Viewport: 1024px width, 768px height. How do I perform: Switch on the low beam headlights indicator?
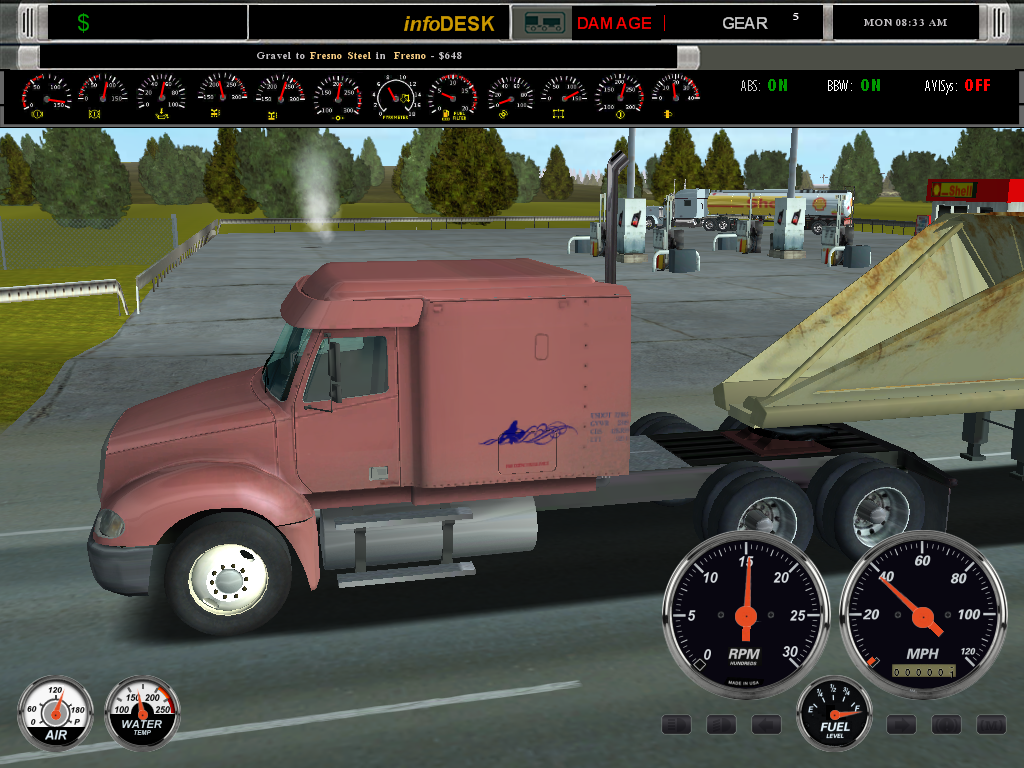point(722,724)
